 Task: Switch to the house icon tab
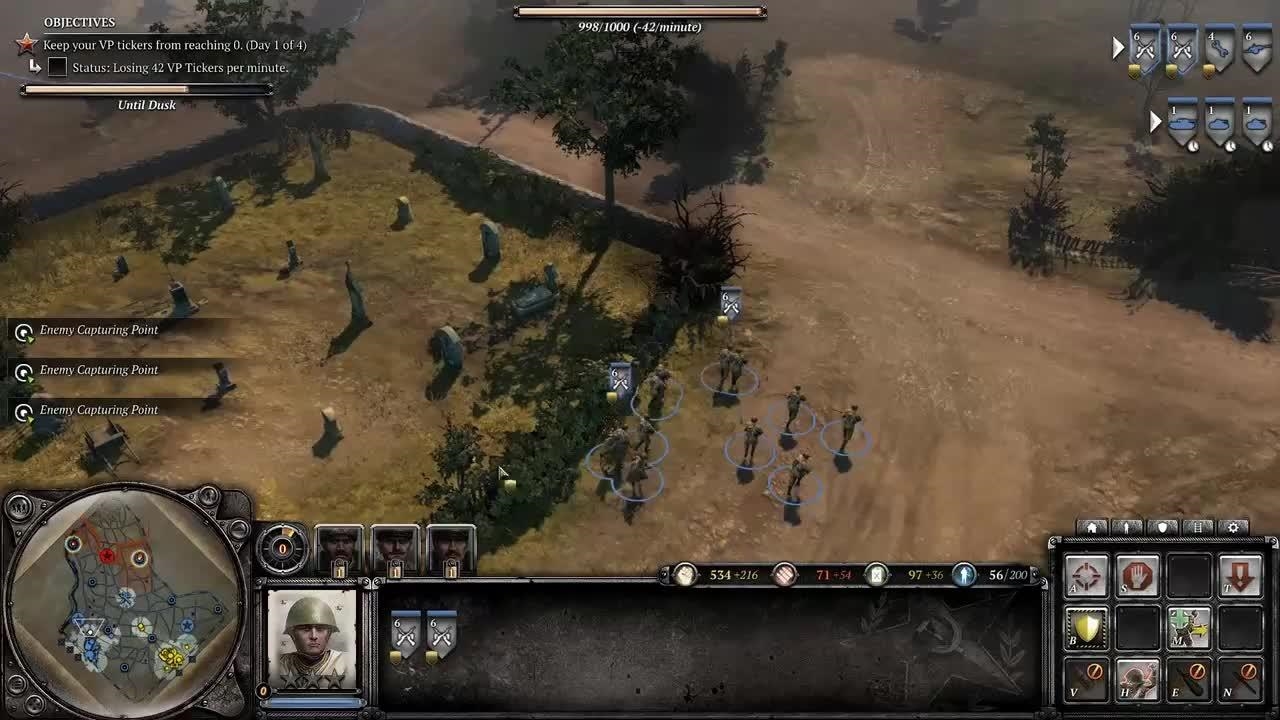pos(1093,527)
